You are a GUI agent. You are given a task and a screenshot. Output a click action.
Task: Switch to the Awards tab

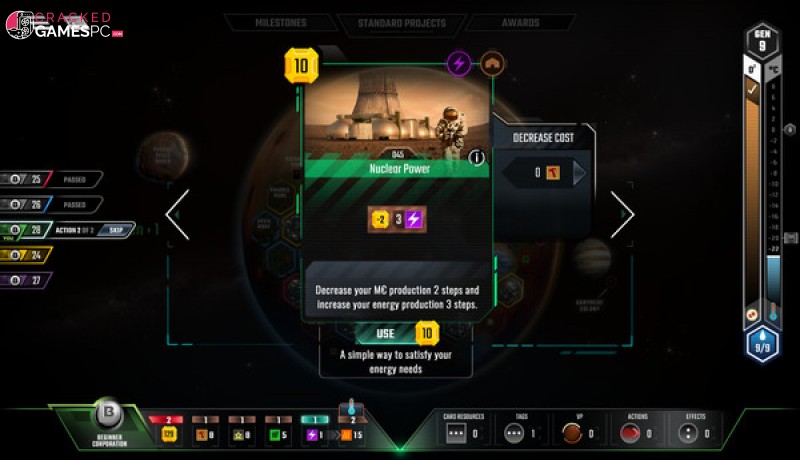point(520,23)
